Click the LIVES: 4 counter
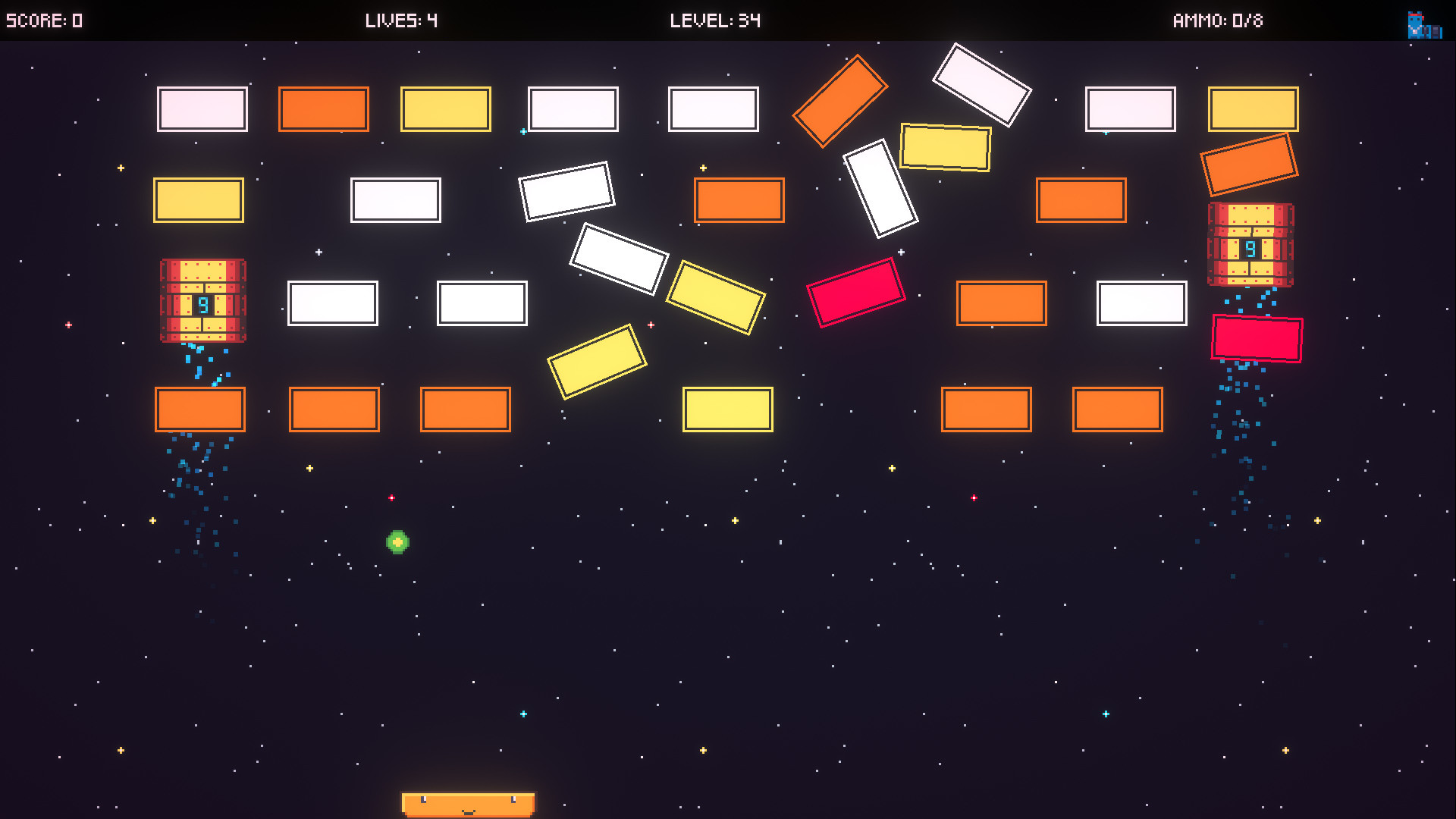 (x=400, y=21)
